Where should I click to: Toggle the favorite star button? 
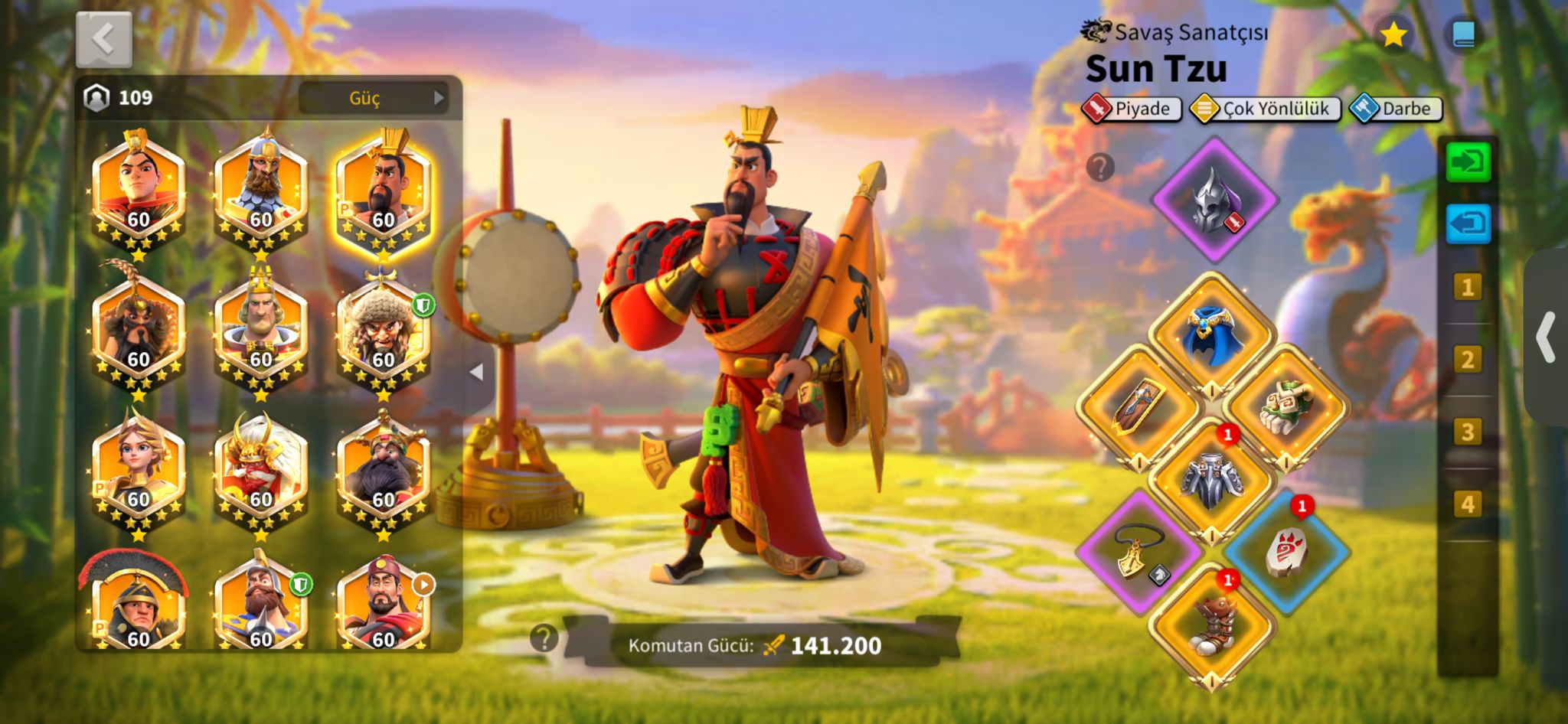click(1393, 34)
